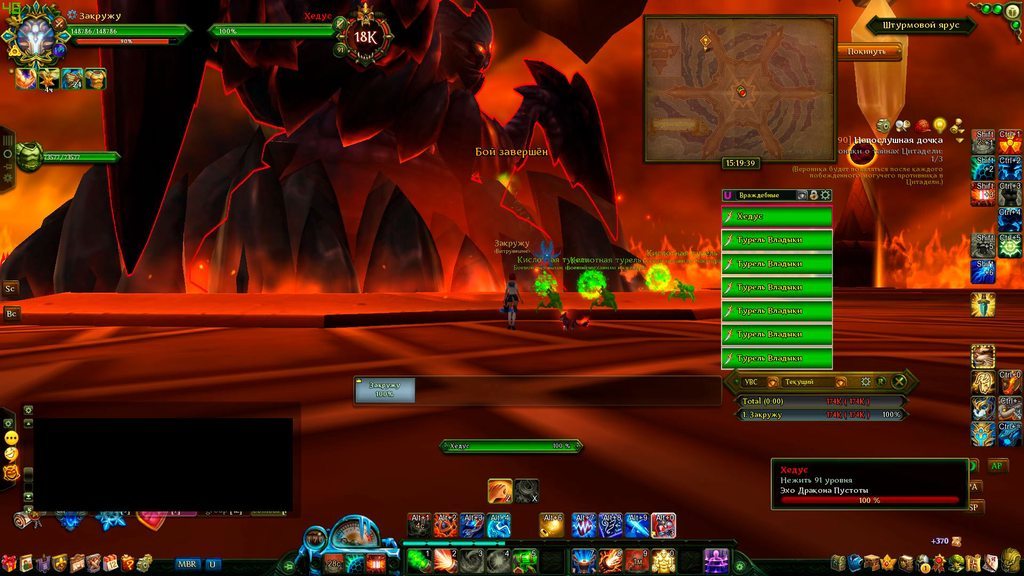Close the damage meter with the X button

pos(900,381)
